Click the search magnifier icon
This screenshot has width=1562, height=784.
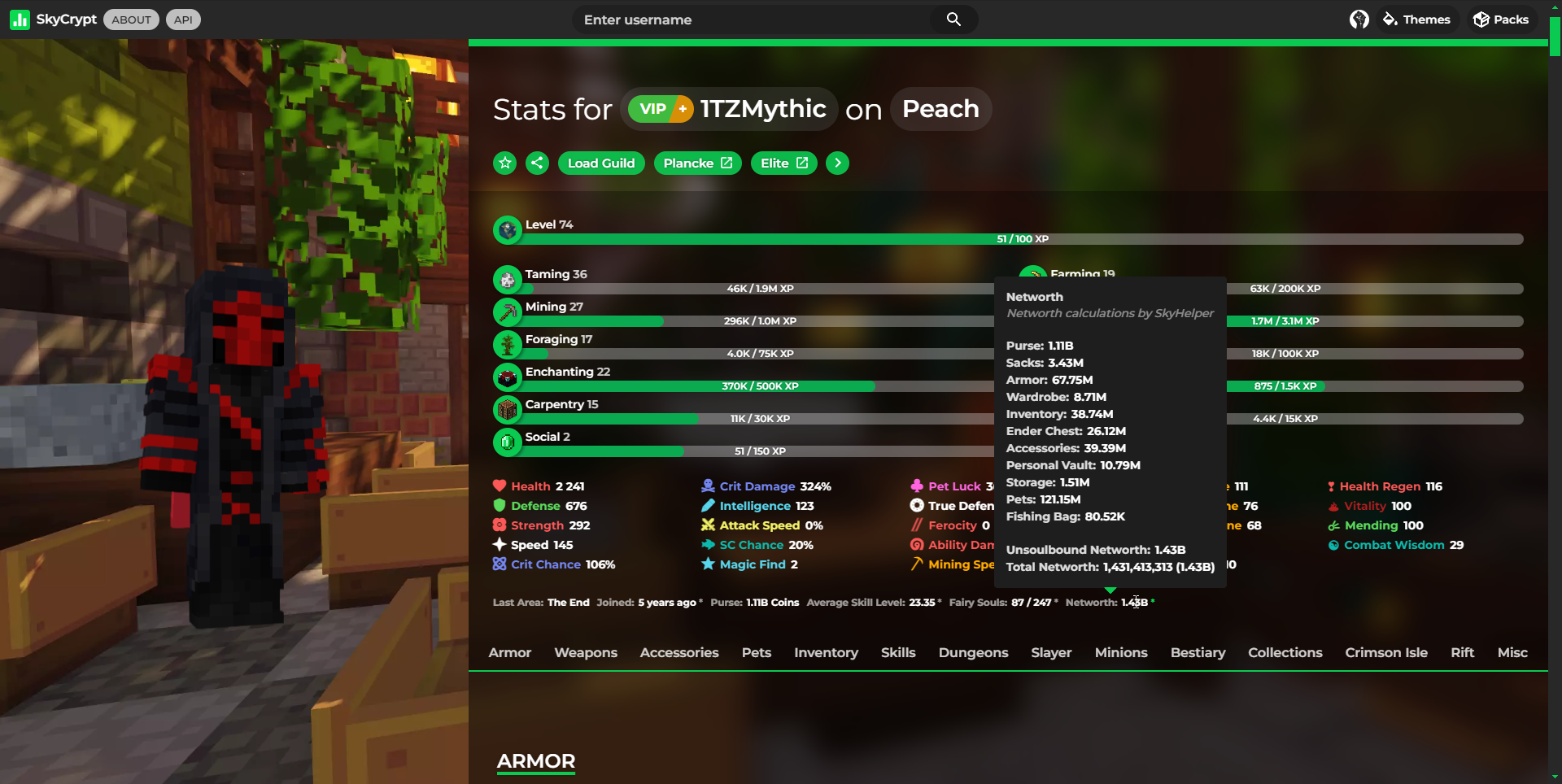tap(953, 20)
